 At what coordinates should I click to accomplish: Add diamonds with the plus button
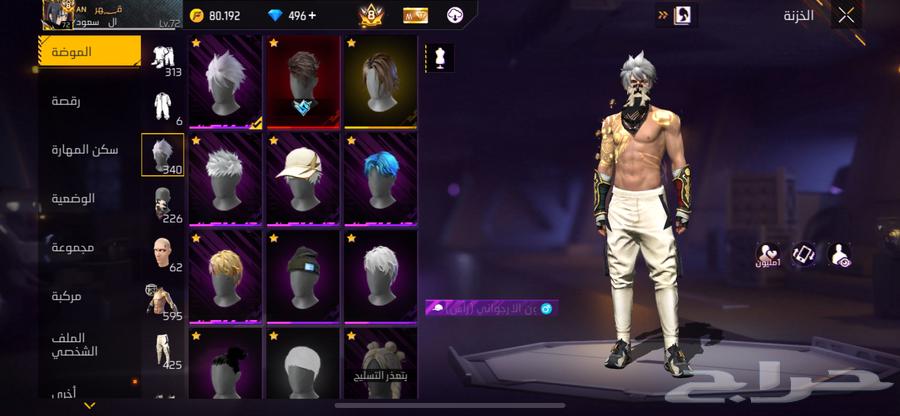pyautogui.click(x=311, y=16)
